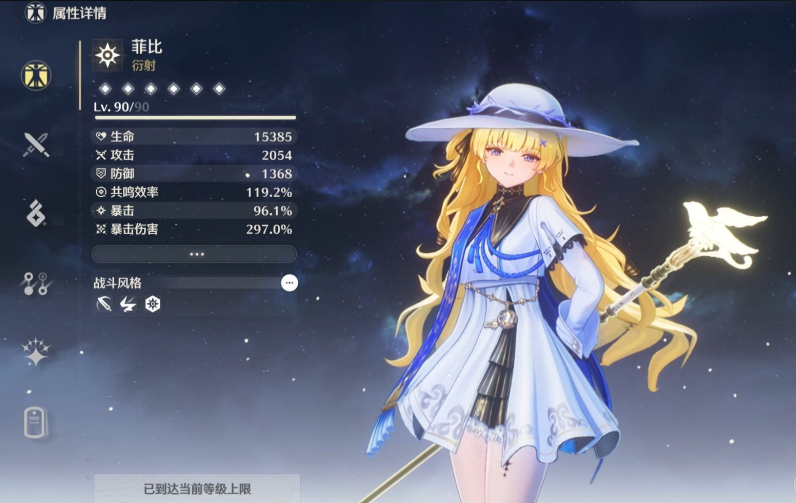The height and width of the screenshot is (503, 796).
Task: Select the first combat style icon
Action: click(x=103, y=303)
